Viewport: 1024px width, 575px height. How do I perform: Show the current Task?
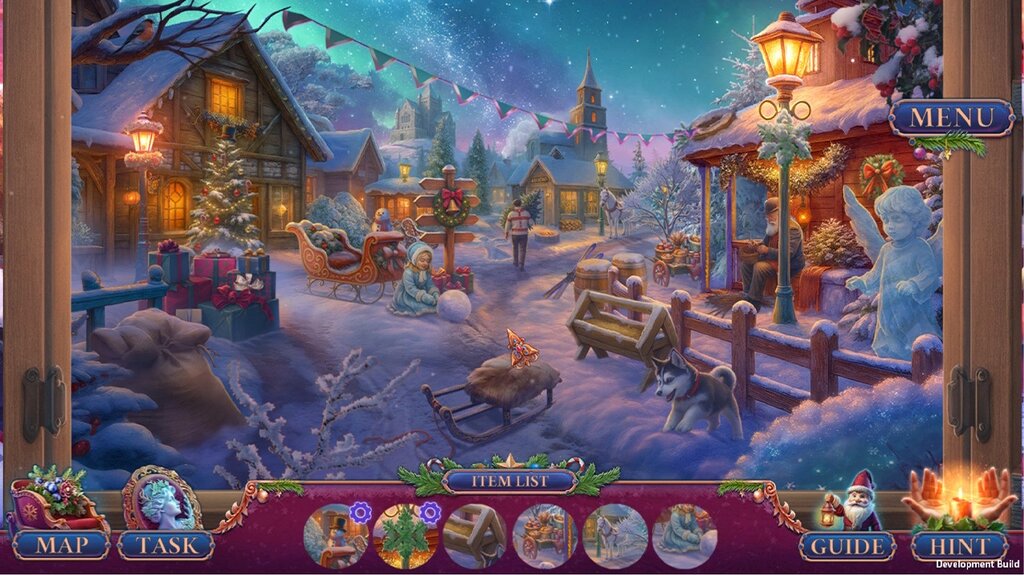165,546
